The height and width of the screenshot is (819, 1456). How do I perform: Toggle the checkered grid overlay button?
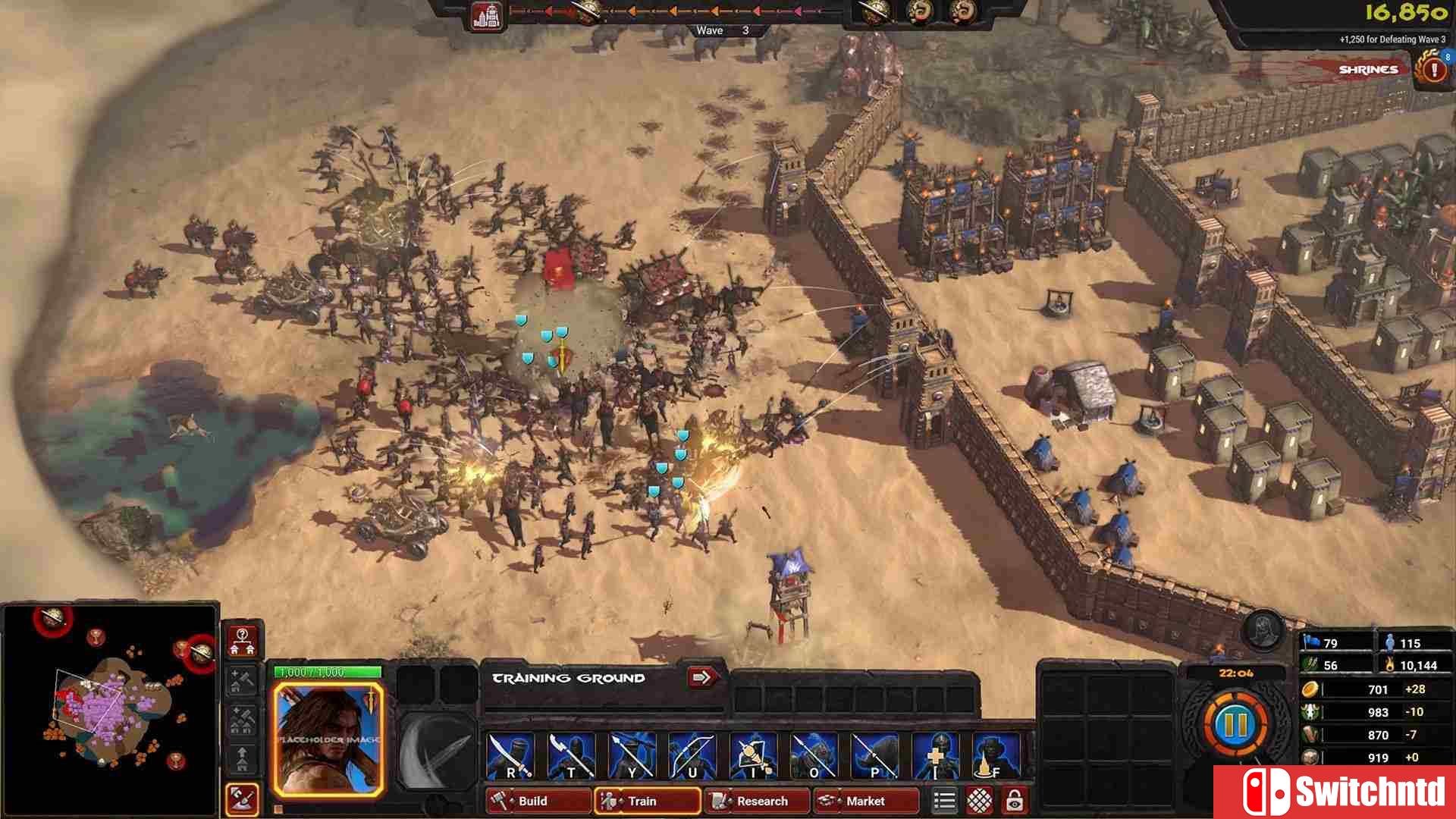978,799
